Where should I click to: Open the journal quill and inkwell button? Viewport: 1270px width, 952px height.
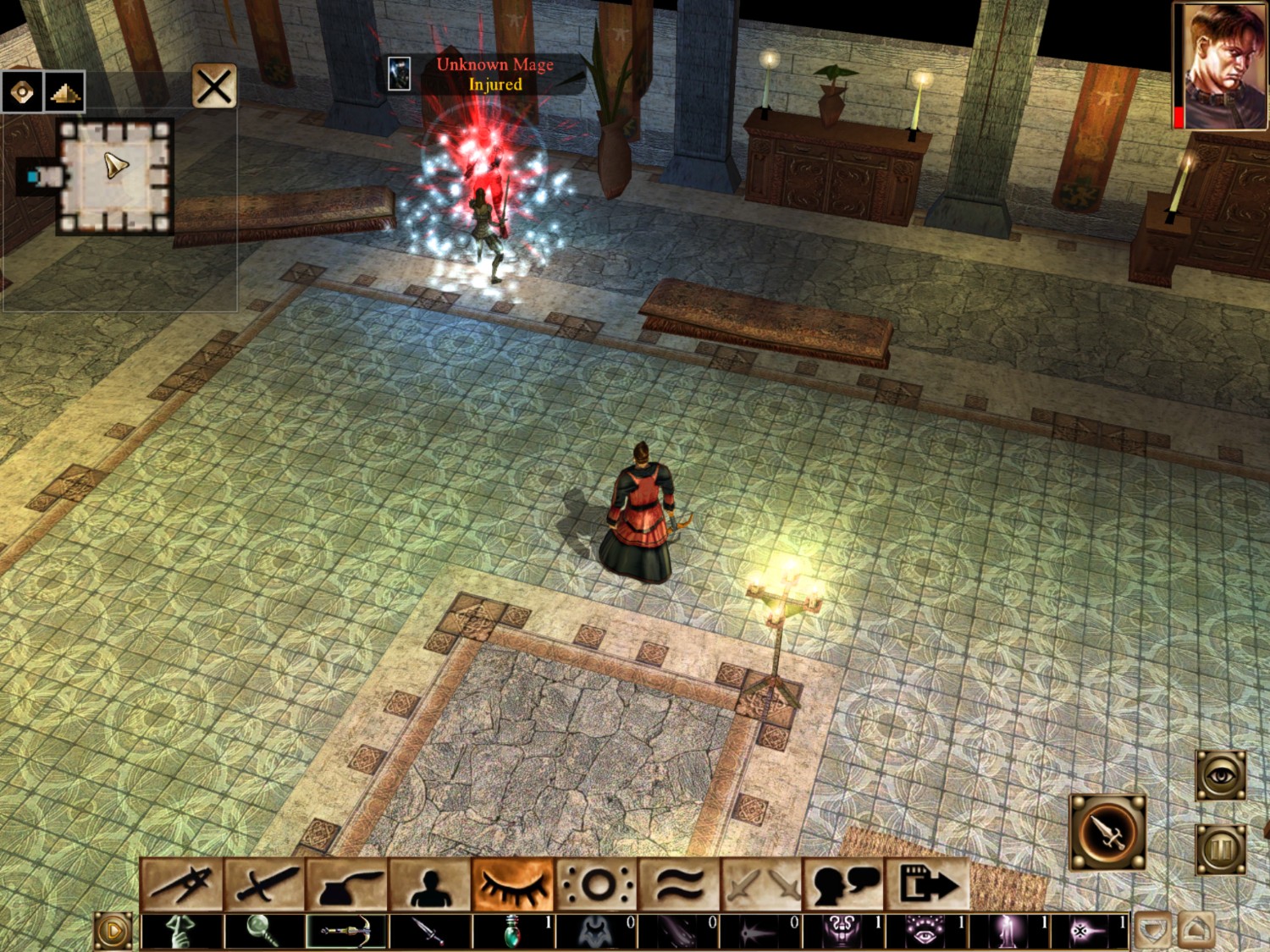pos(348,885)
